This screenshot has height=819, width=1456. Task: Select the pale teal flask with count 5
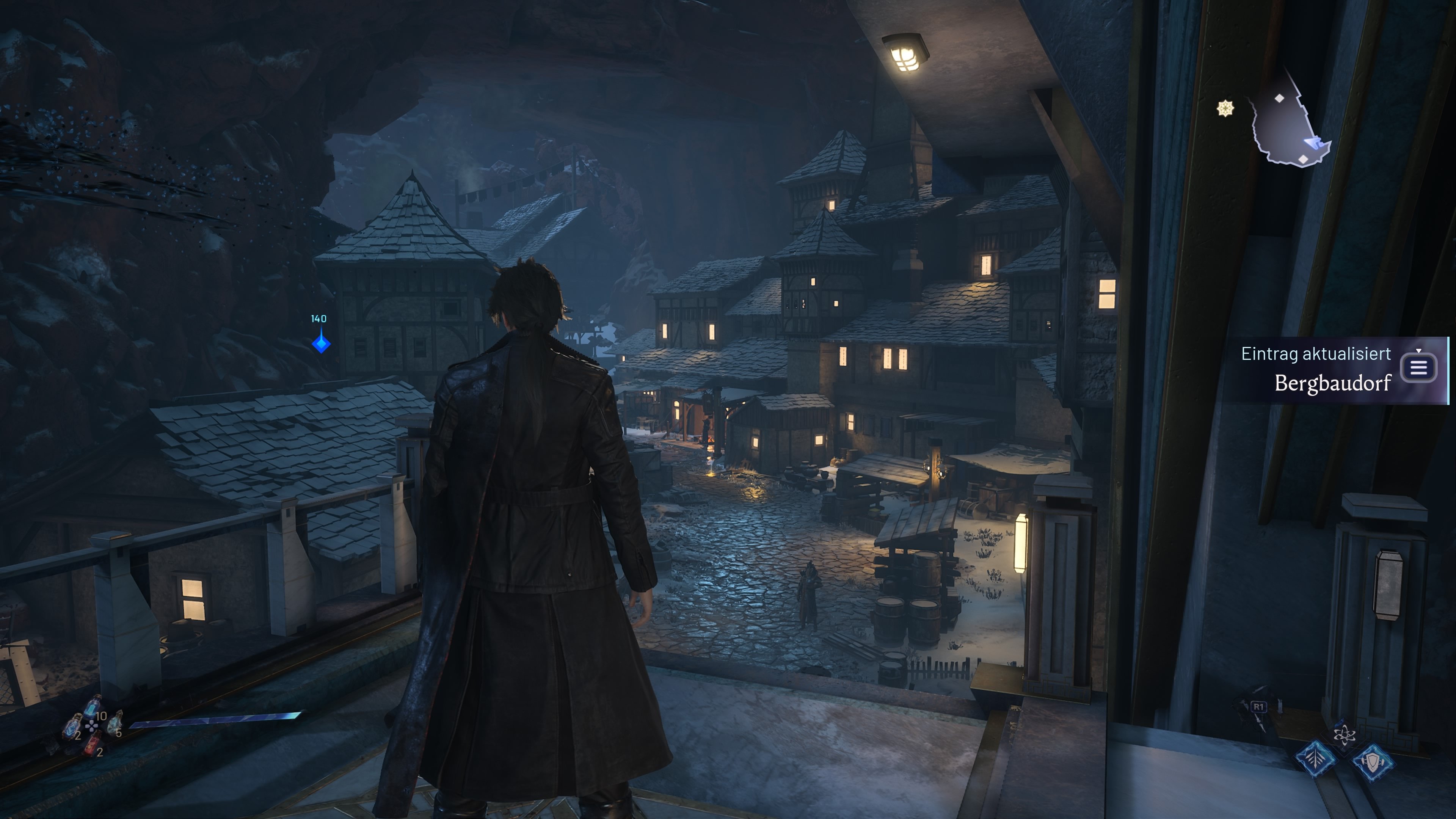pos(115,722)
